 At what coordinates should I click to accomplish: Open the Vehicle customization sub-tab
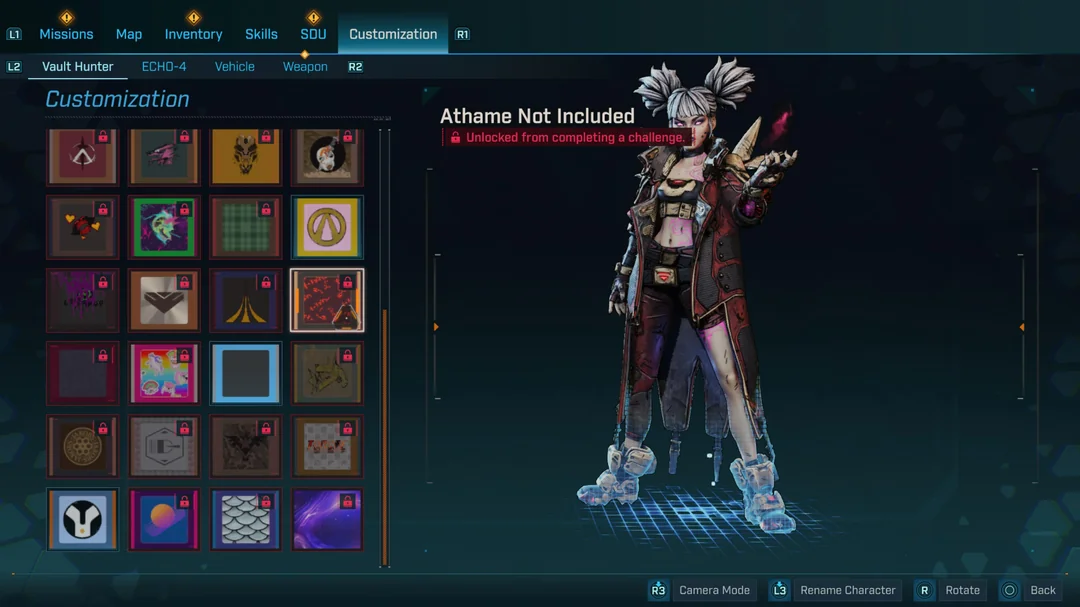pyautogui.click(x=235, y=67)
